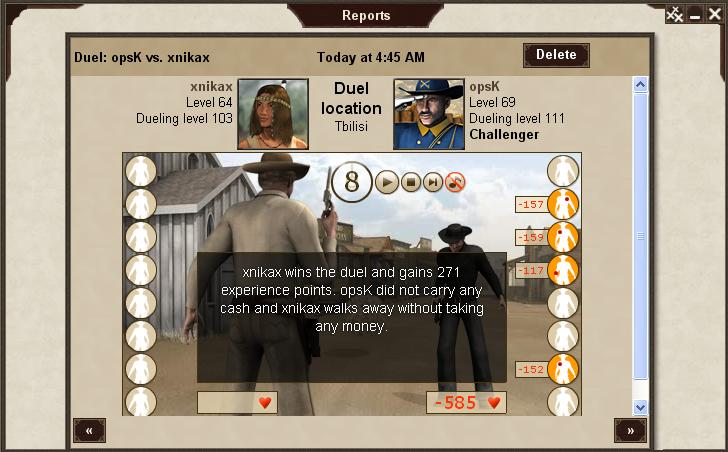Click the opsK player name

485,87
